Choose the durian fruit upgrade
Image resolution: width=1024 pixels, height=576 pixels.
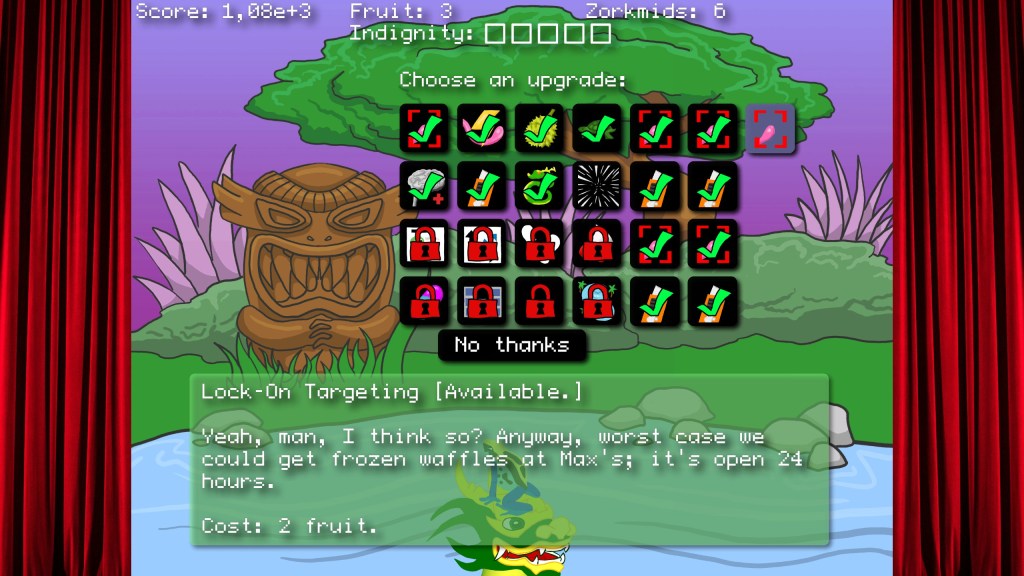pos(540,129)
